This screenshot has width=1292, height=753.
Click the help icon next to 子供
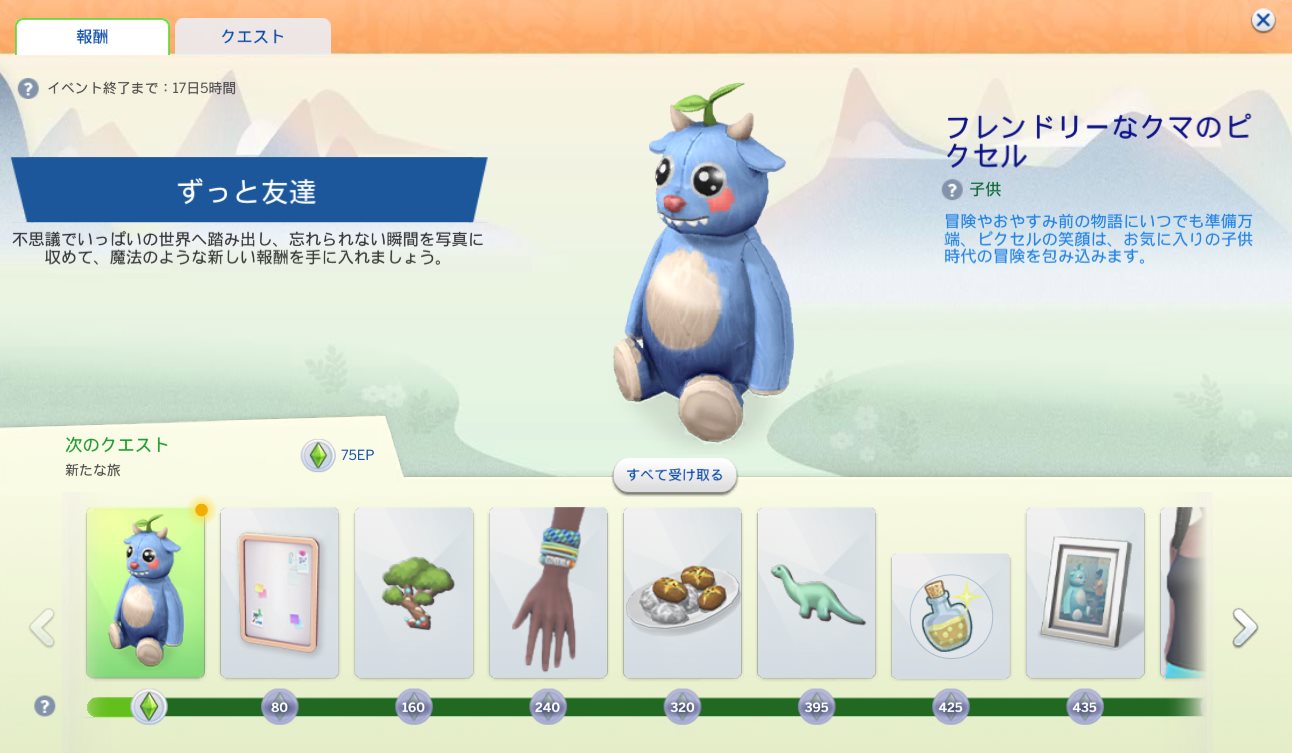click(952, 189)
